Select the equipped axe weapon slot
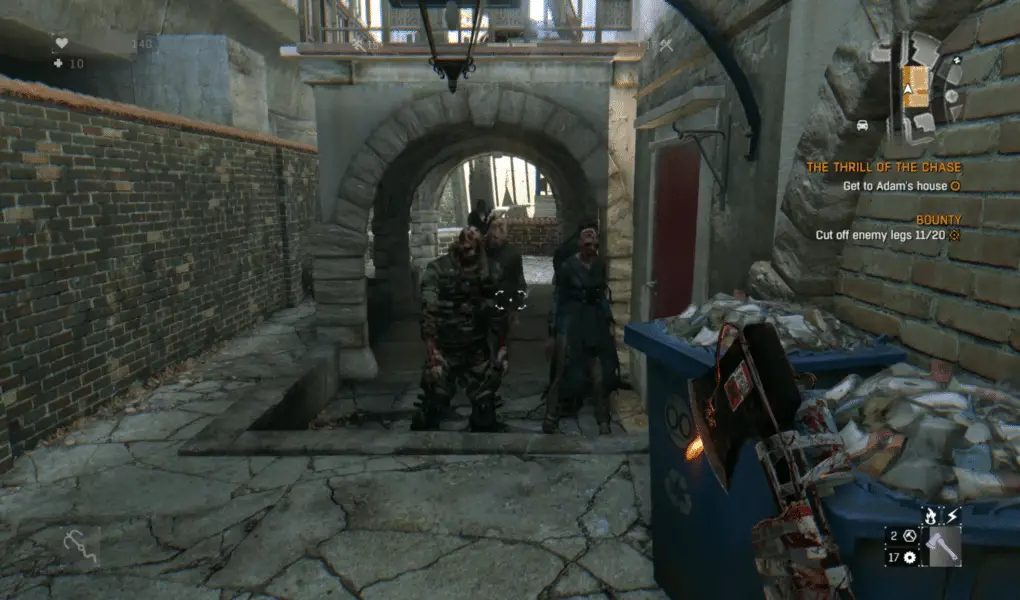This screenshot has width=1020, height=600. tap(943, 546)
